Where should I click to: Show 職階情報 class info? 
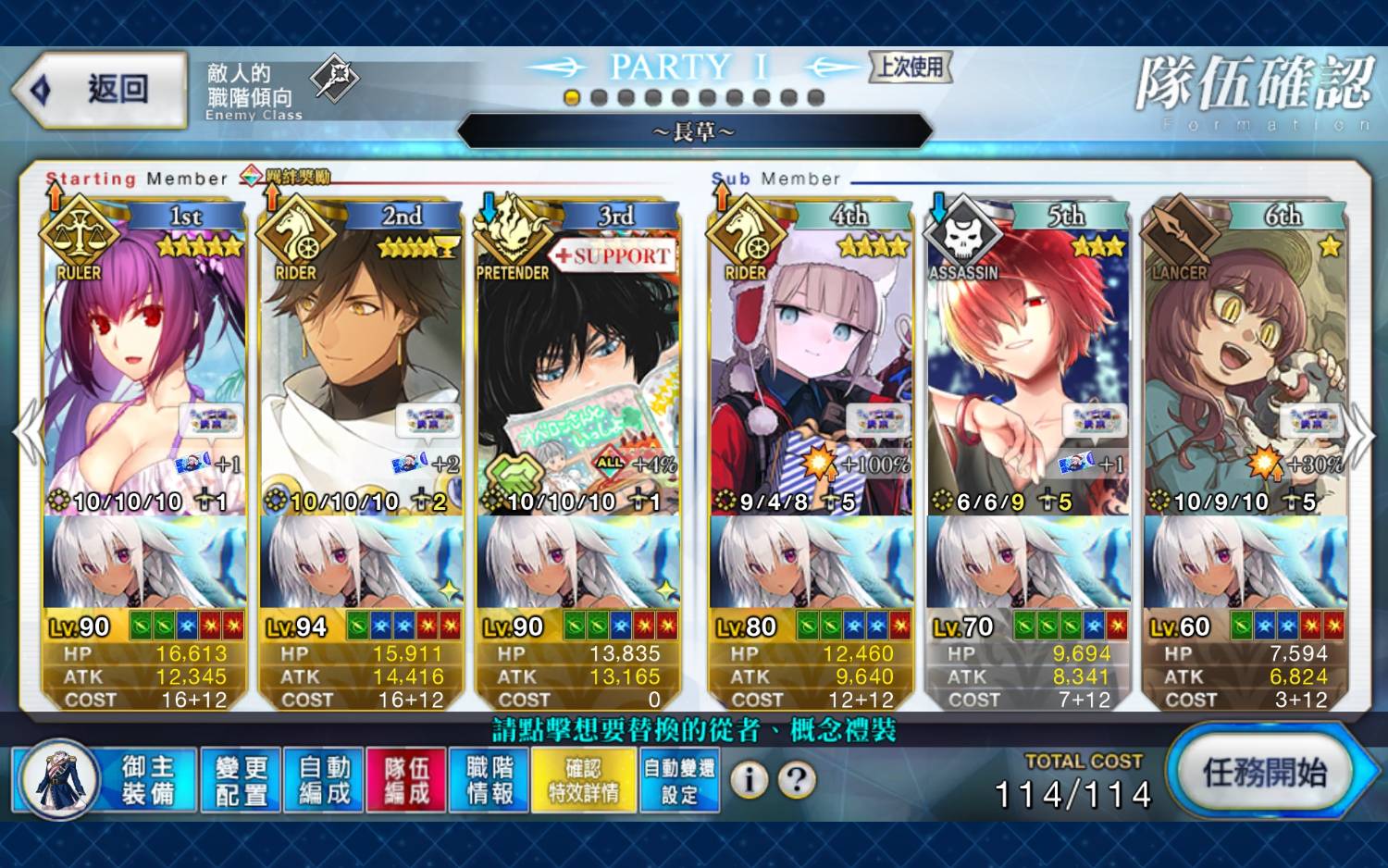point(490,780)
